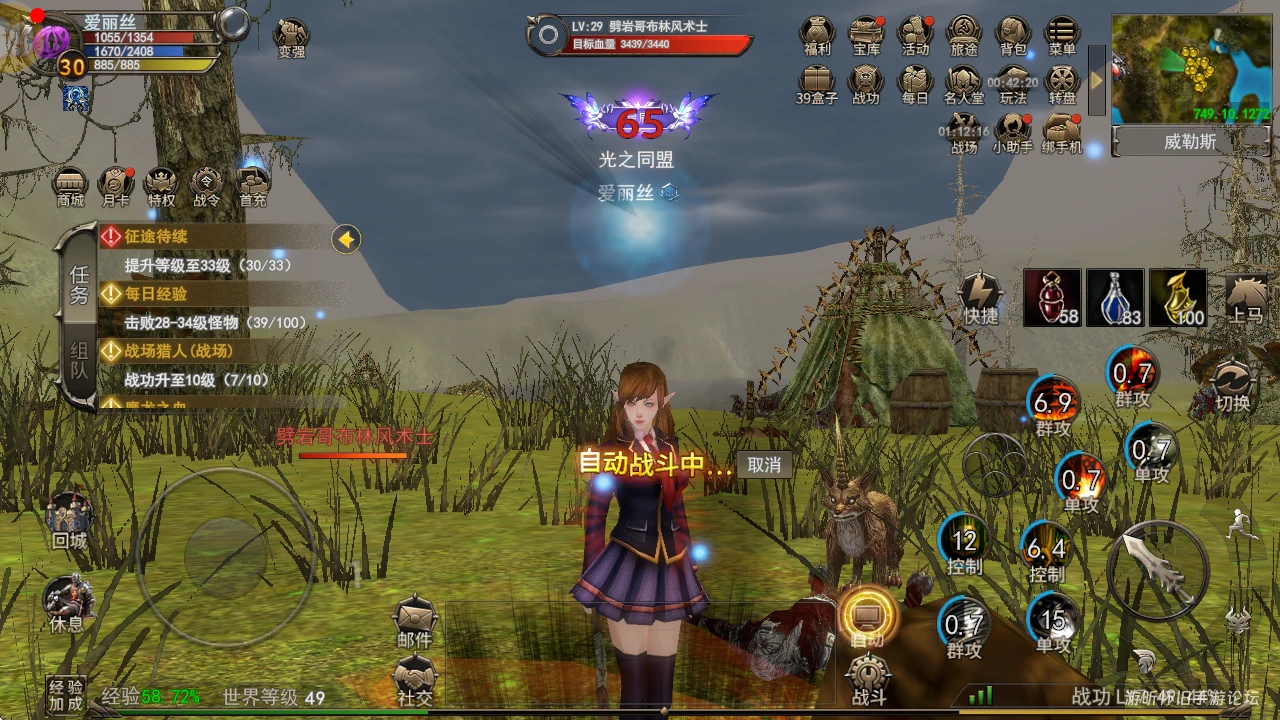Tap the 回城 return-to-town icon
The image size is (1280, 720).
pos(69,520)
